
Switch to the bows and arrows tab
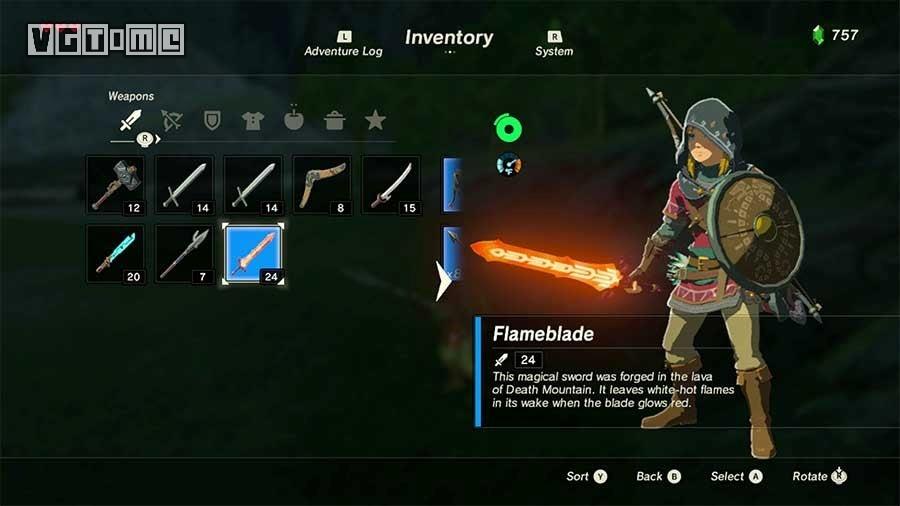pyautogui.click(x=171, y=121)
